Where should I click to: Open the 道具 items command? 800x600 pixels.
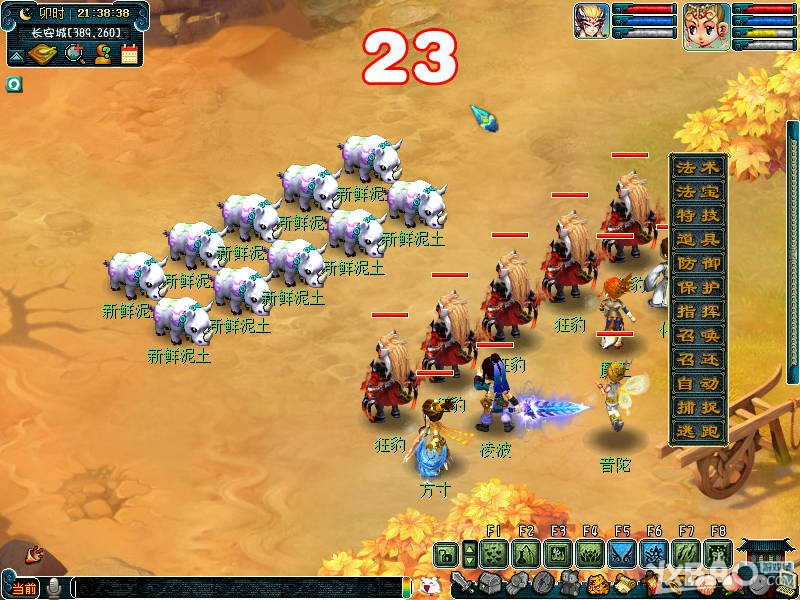(x=697, y=239)
